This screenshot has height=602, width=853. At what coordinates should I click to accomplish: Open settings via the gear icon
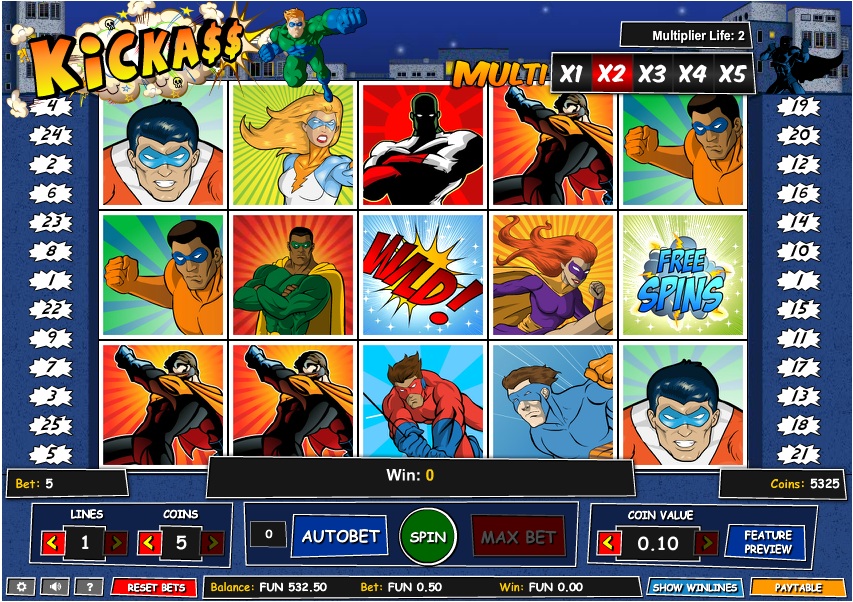pos(22,587)
